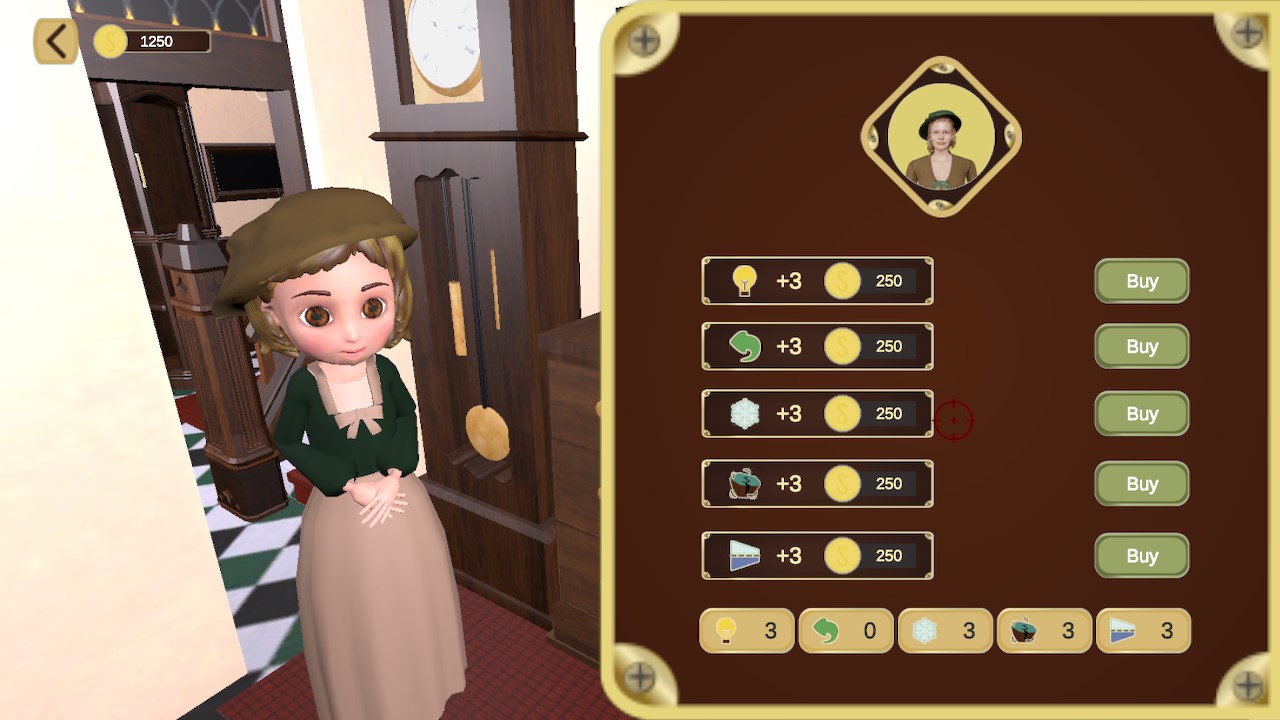Screen dimensions: 1280x720
Task: Buy the snowflake power-up for 250 coins
Action: (x=1141, y=413)
